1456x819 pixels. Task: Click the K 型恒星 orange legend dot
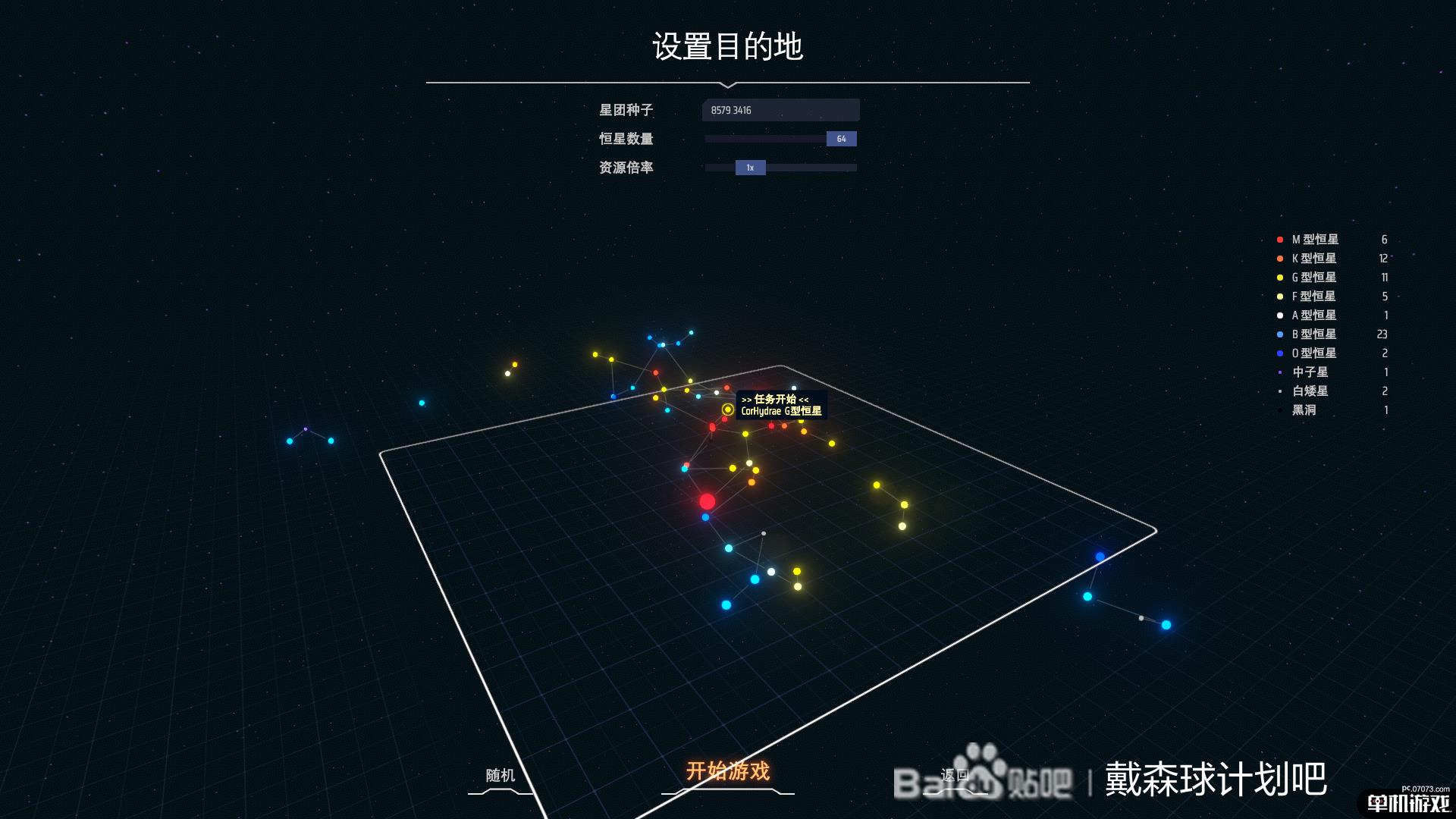click(1279, 257)
